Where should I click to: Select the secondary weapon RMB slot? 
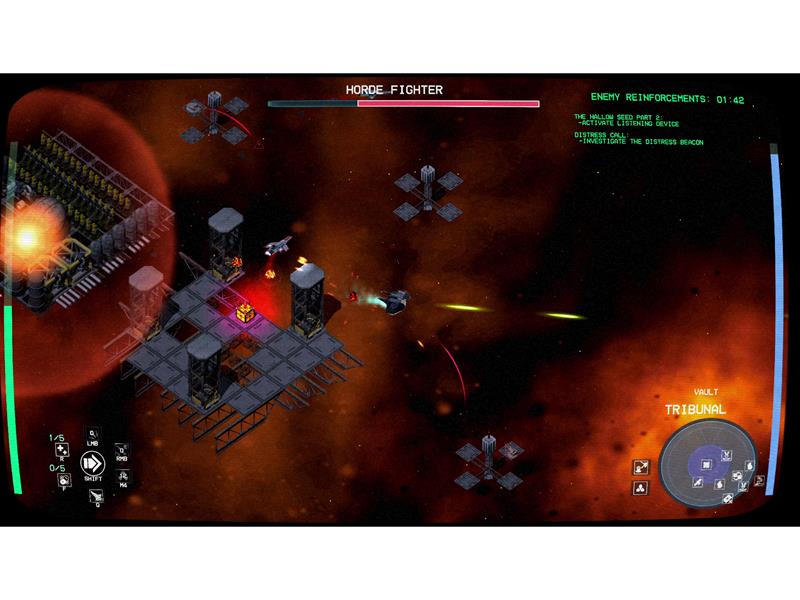(x=121, y=454)
